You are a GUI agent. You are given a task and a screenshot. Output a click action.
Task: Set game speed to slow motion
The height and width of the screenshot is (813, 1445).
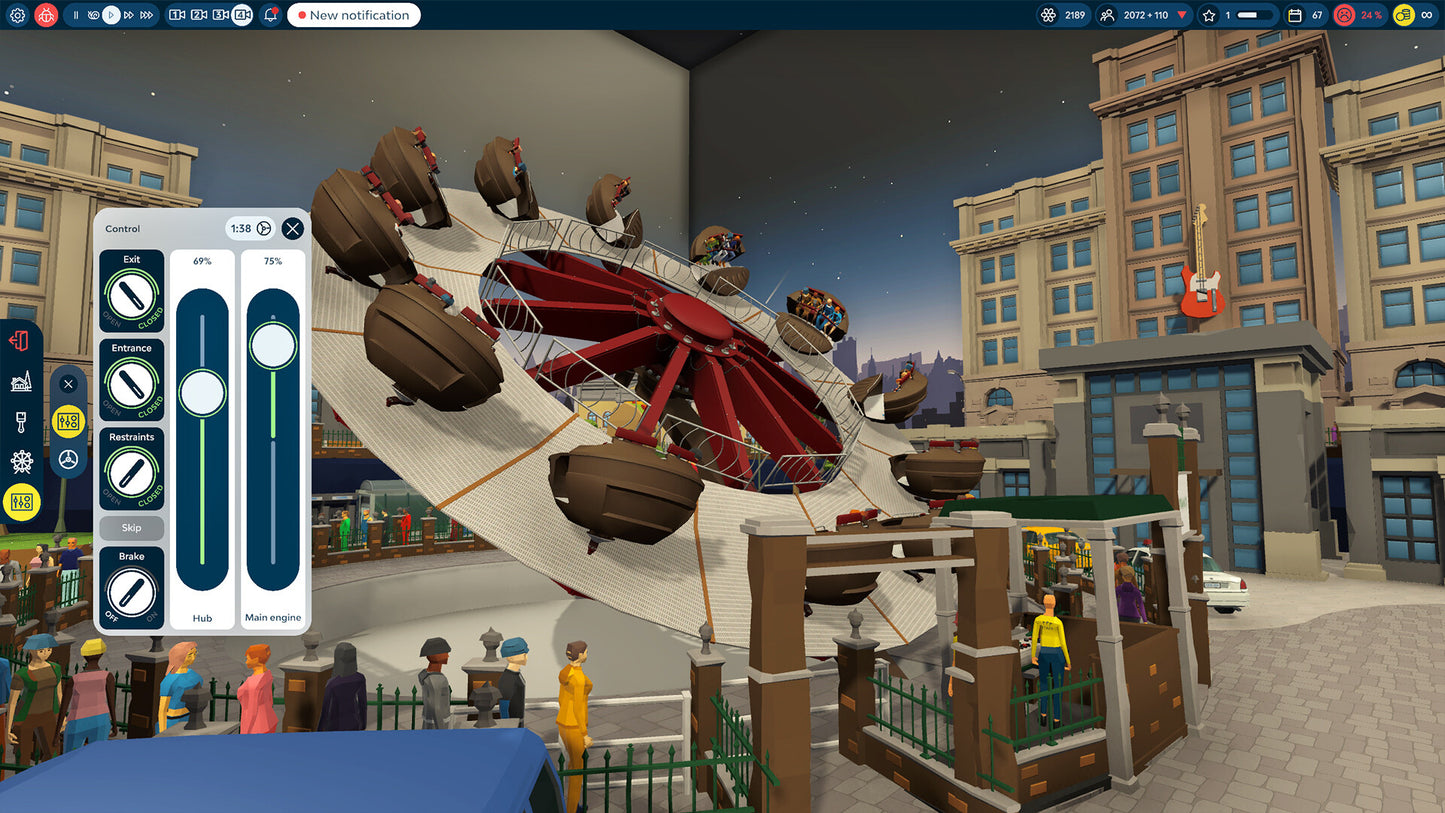[94, 15]
